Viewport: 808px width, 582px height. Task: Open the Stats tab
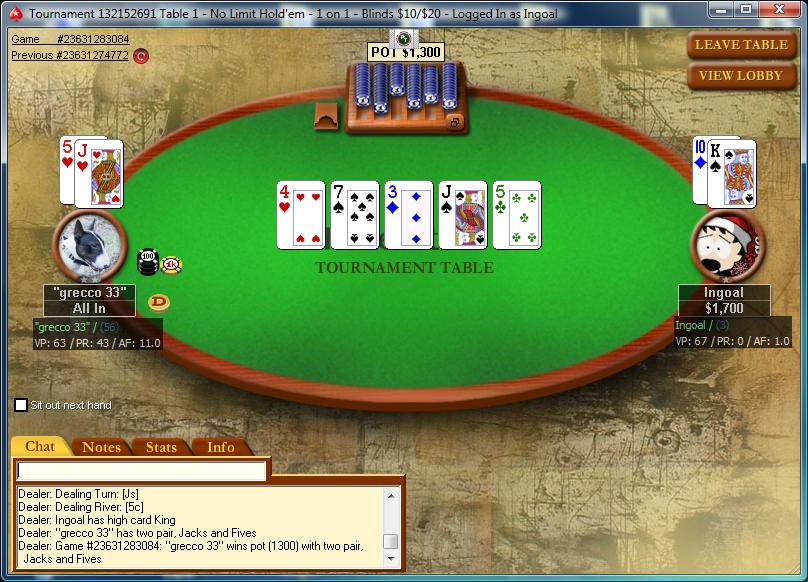click(161, 447)
